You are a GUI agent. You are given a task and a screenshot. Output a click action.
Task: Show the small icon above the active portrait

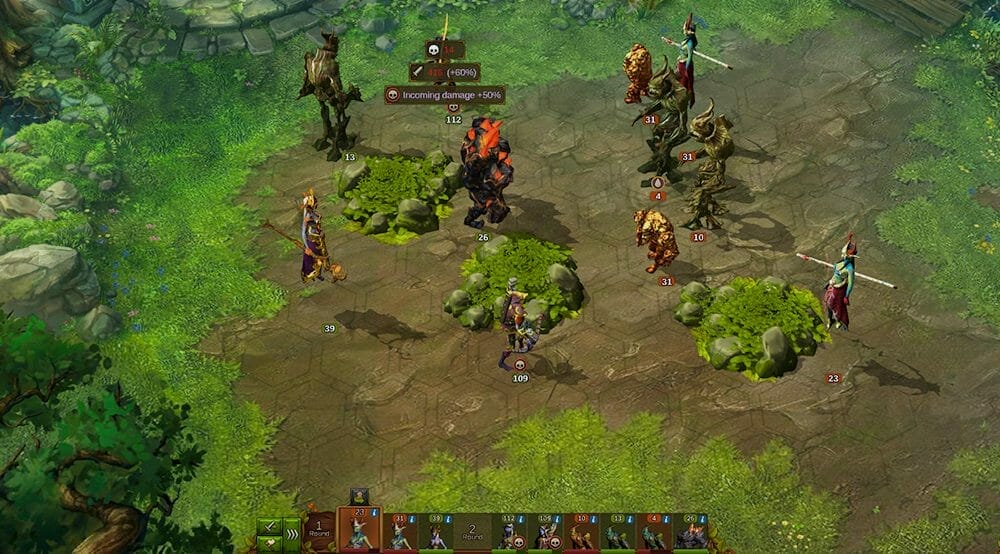click(x=358, y=496)
